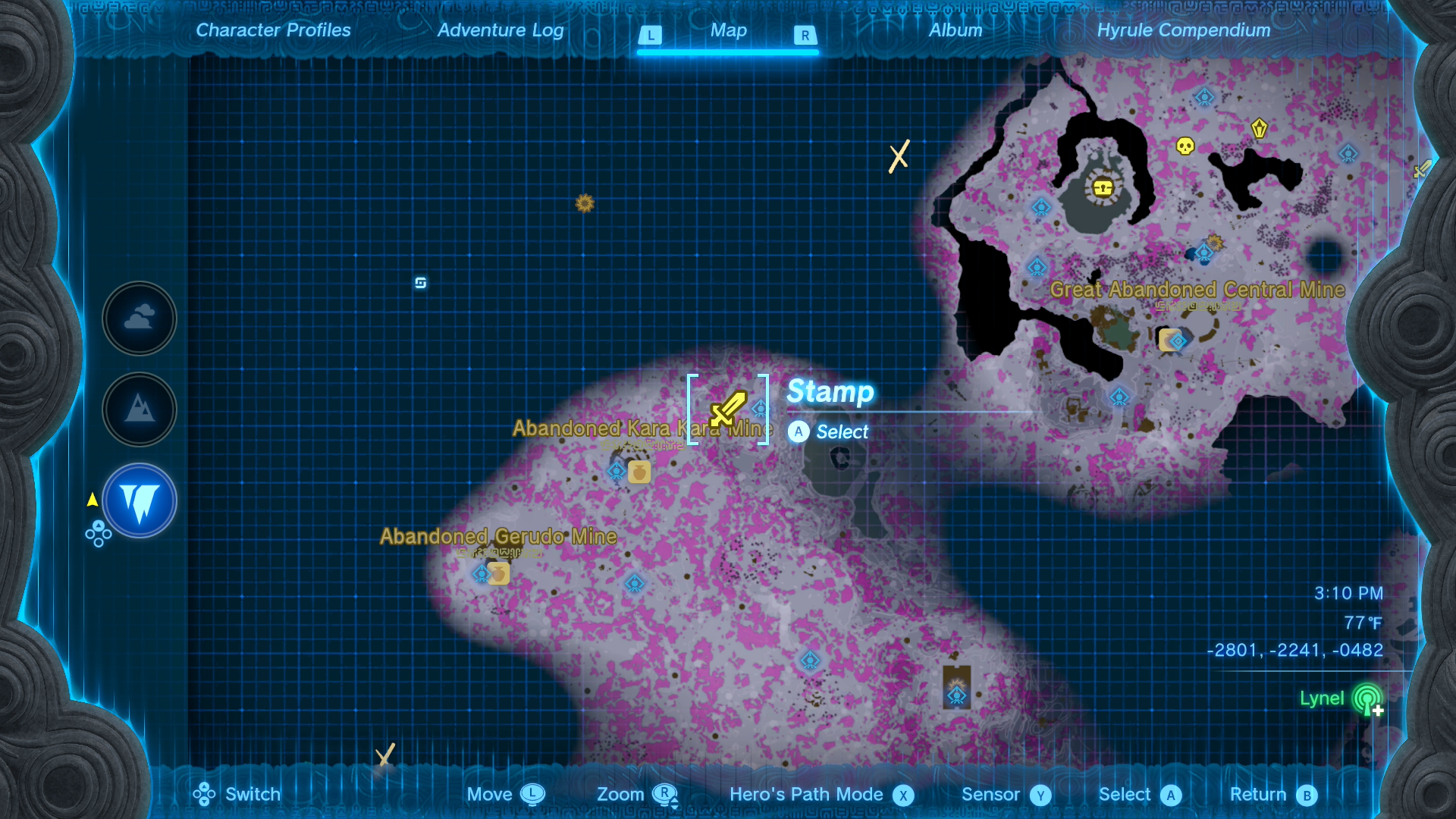Viewport: 1456px width, 819px height.
Task: Click the yellow triangle indicator beside the layer icons
Action: [x=91, y=499]
